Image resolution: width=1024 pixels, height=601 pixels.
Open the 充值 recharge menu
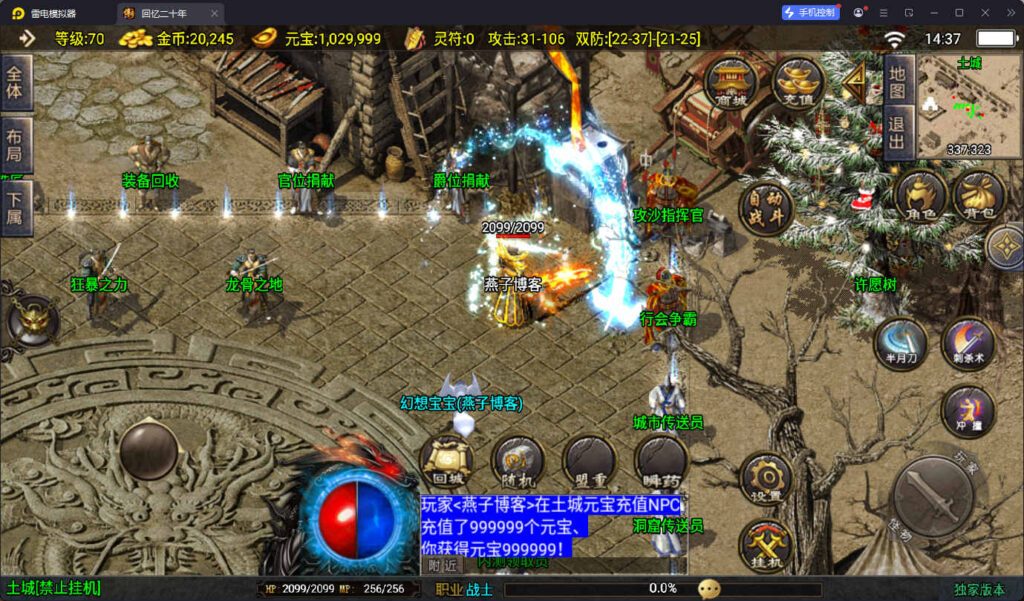[797, 82]
